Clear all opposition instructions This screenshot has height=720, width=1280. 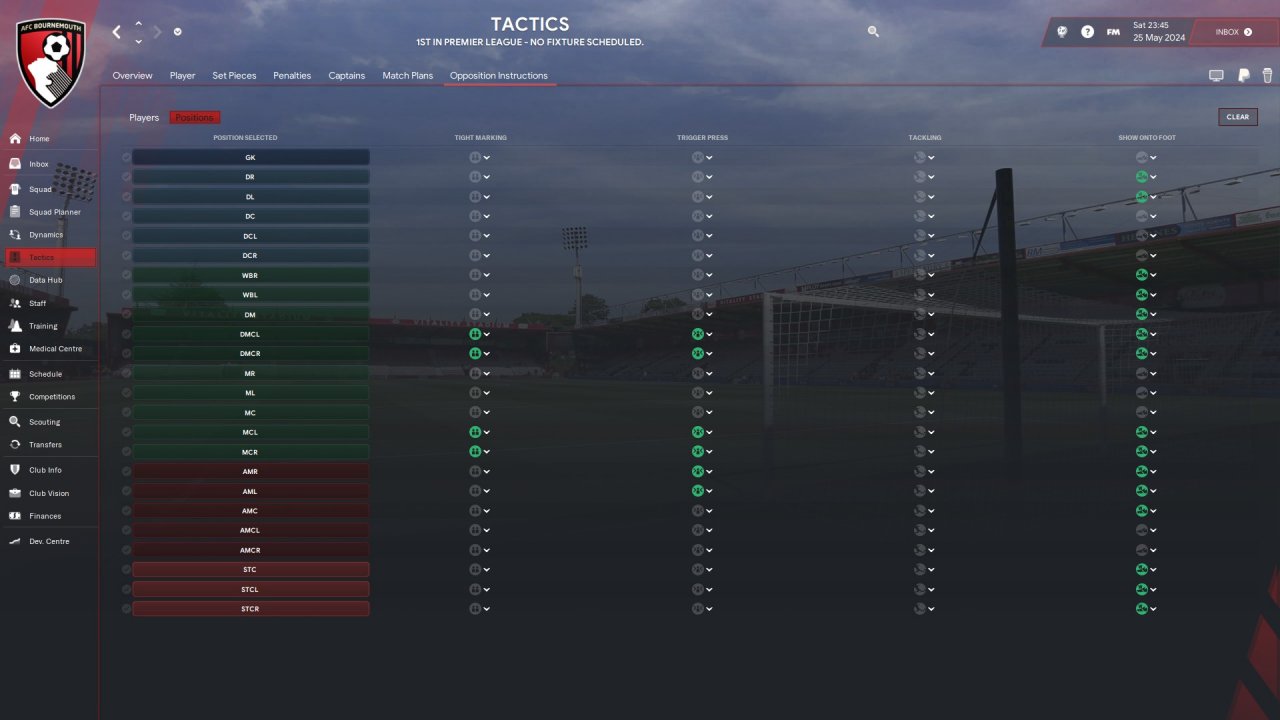point(1237,117)
